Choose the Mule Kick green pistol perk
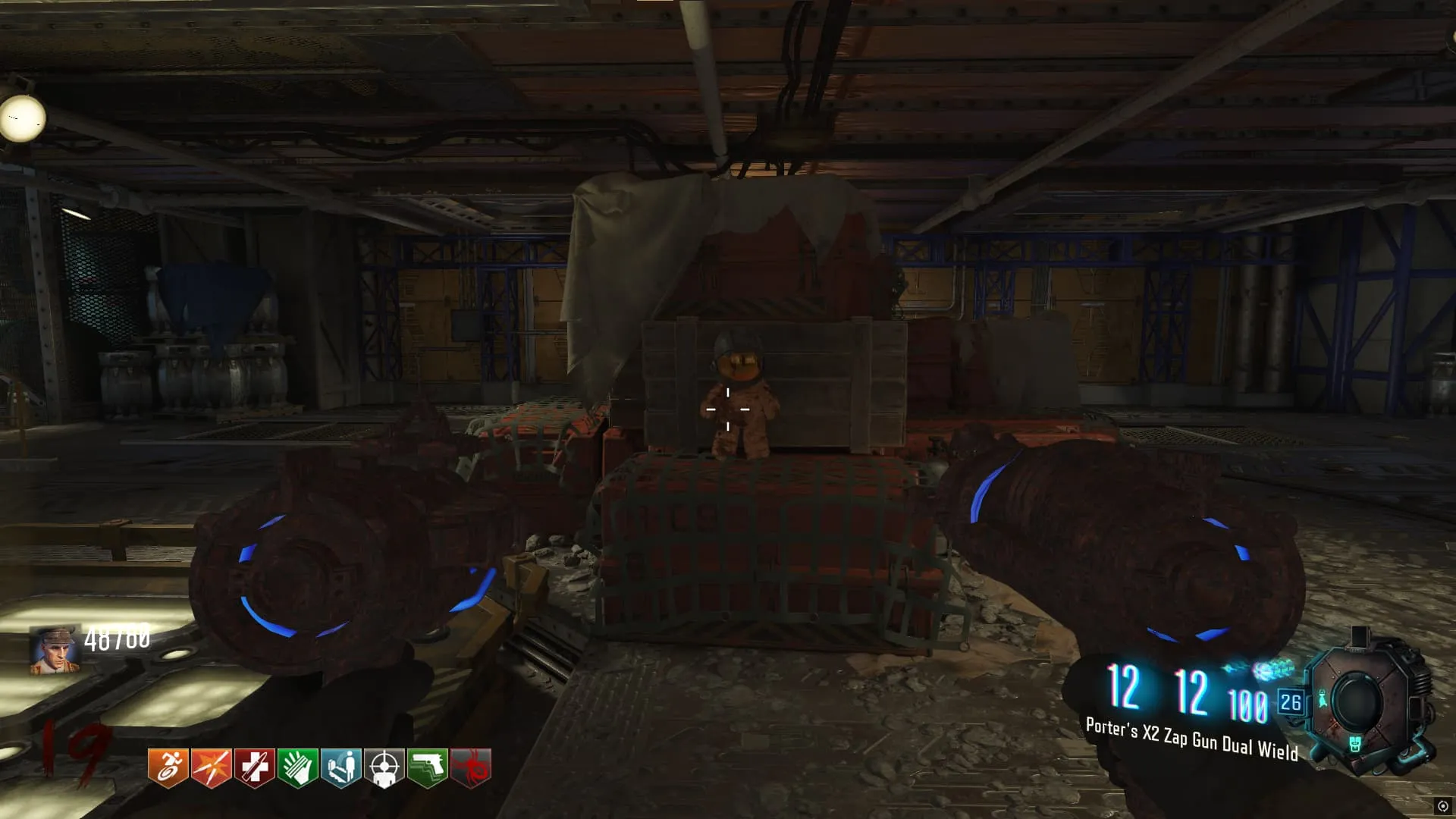Image resolution: width=1456 pixels, height=819 pixels. coord(427,767)
